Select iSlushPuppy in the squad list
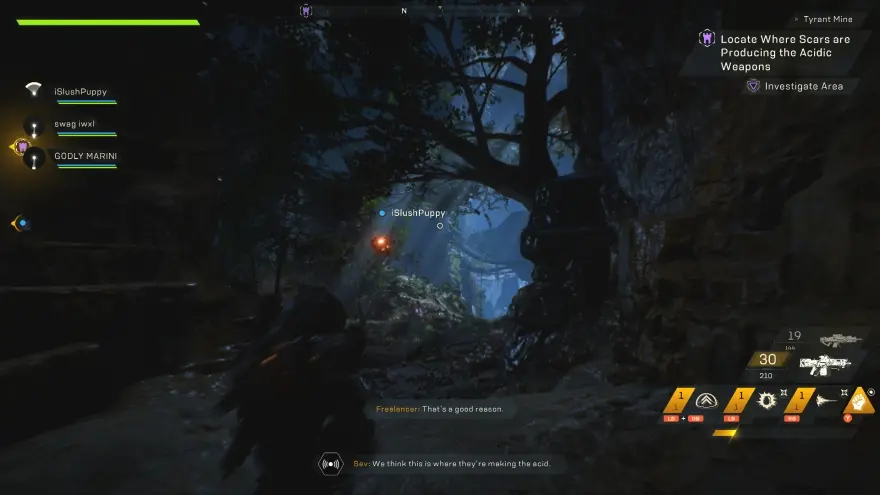 [80, 92]
